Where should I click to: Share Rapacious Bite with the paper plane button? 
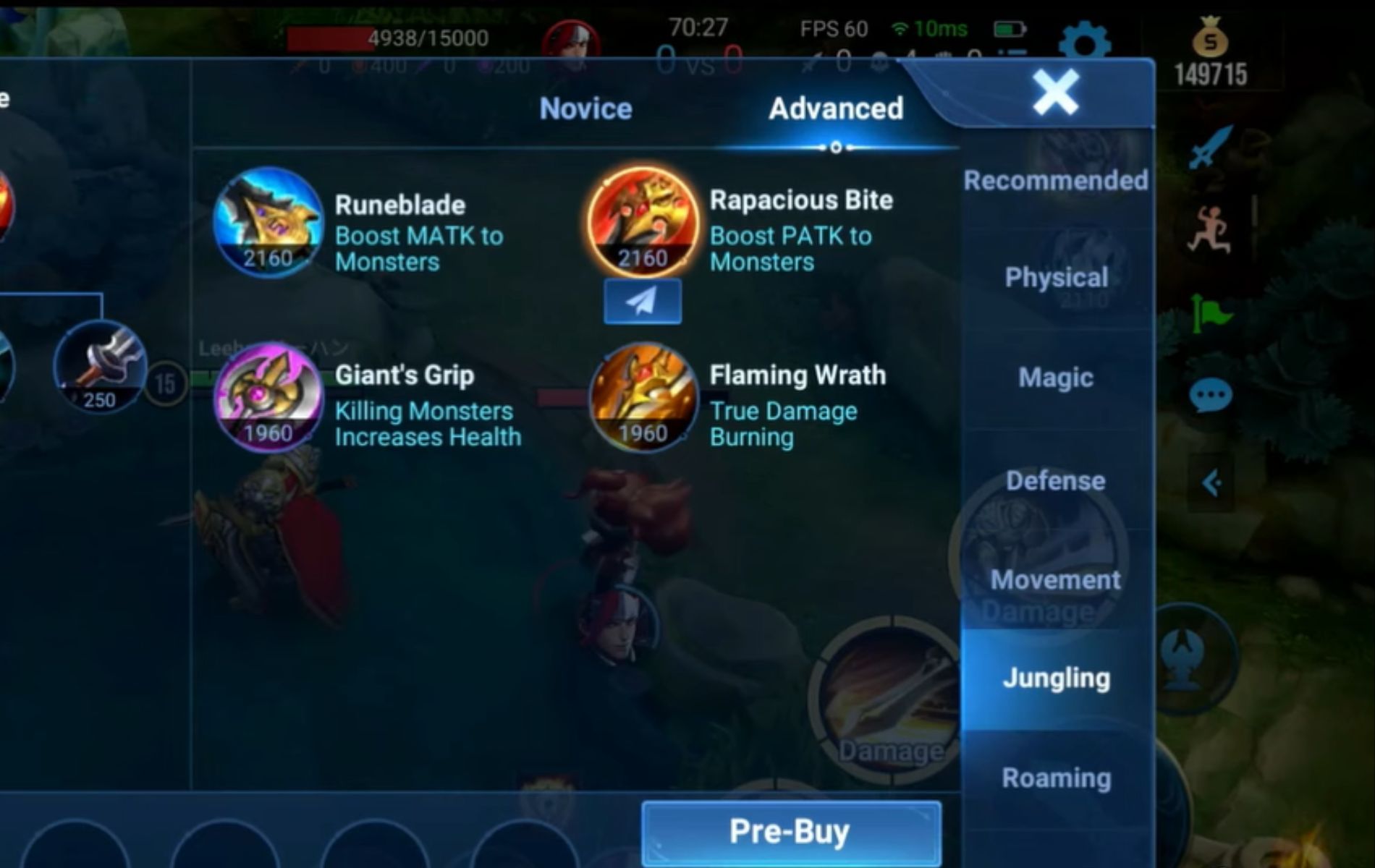[643, 302]
